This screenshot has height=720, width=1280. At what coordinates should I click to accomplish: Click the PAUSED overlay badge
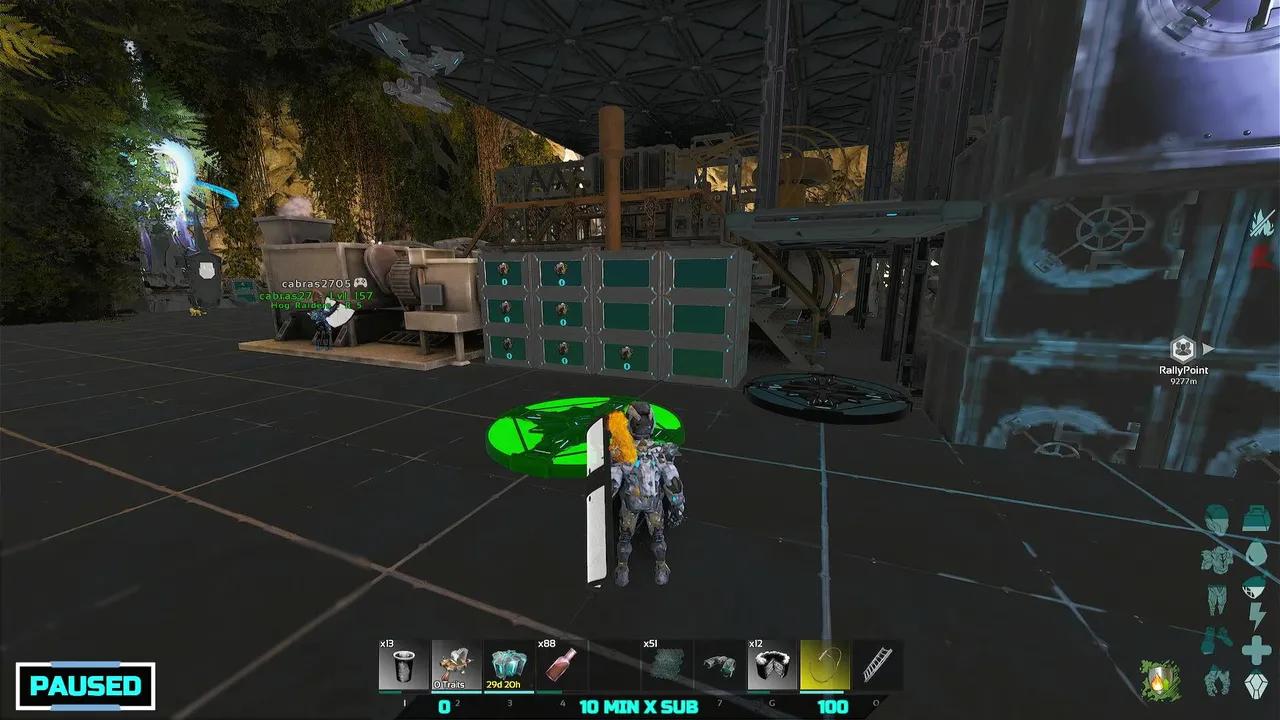coord(85,686)
